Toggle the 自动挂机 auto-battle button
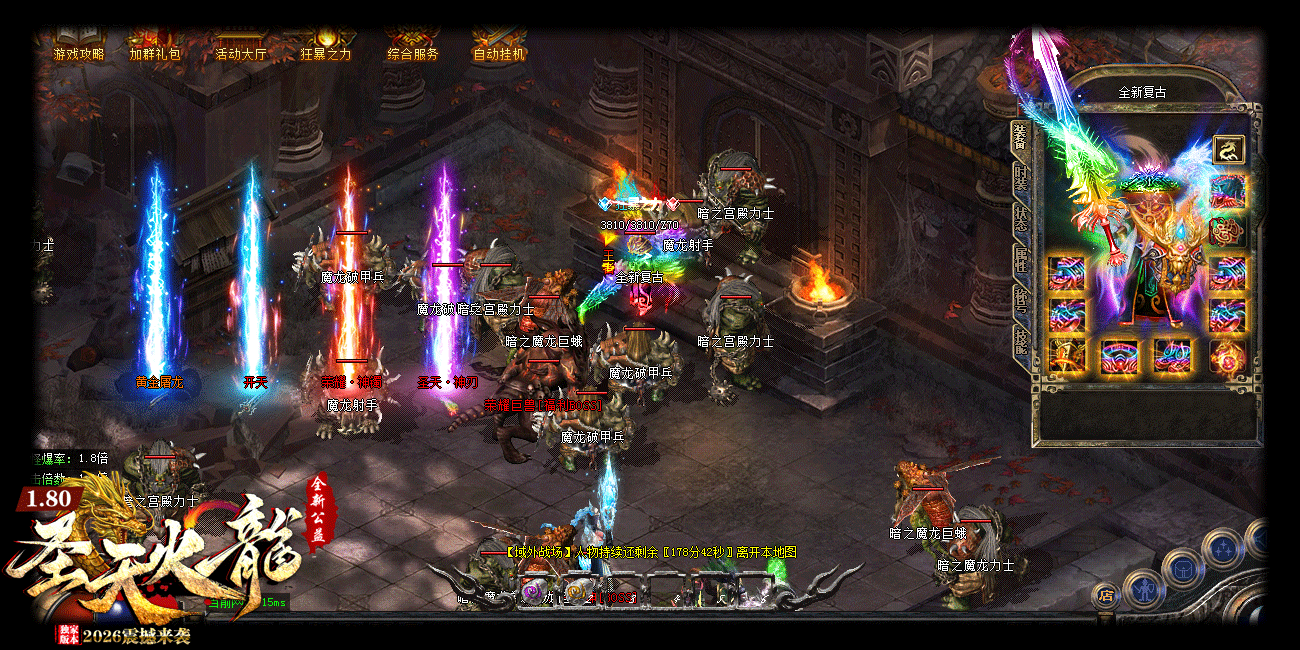 pyautogui.click(x=498, y=54)
